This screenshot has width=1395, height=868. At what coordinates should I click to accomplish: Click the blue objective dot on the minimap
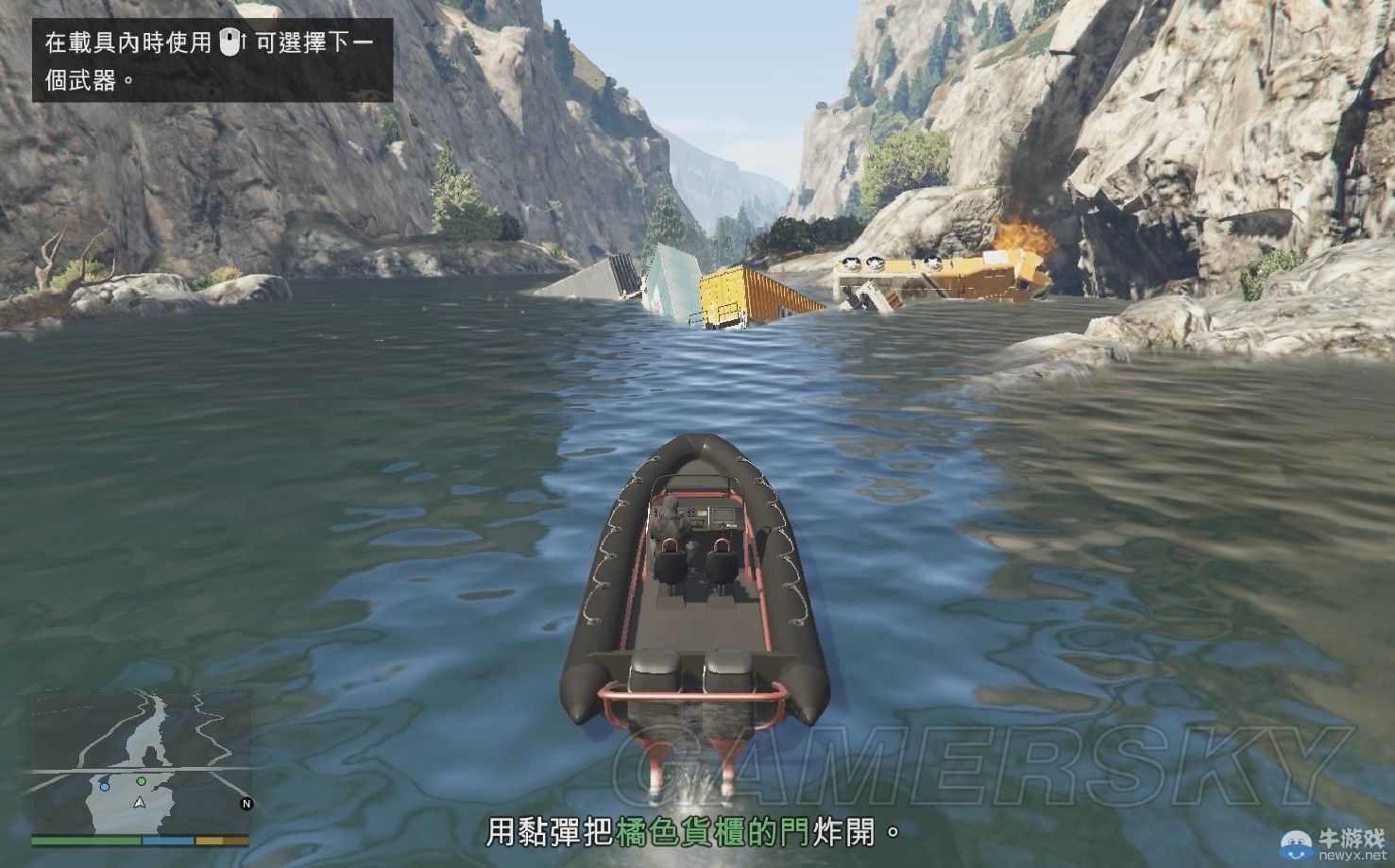coord(104,786)
